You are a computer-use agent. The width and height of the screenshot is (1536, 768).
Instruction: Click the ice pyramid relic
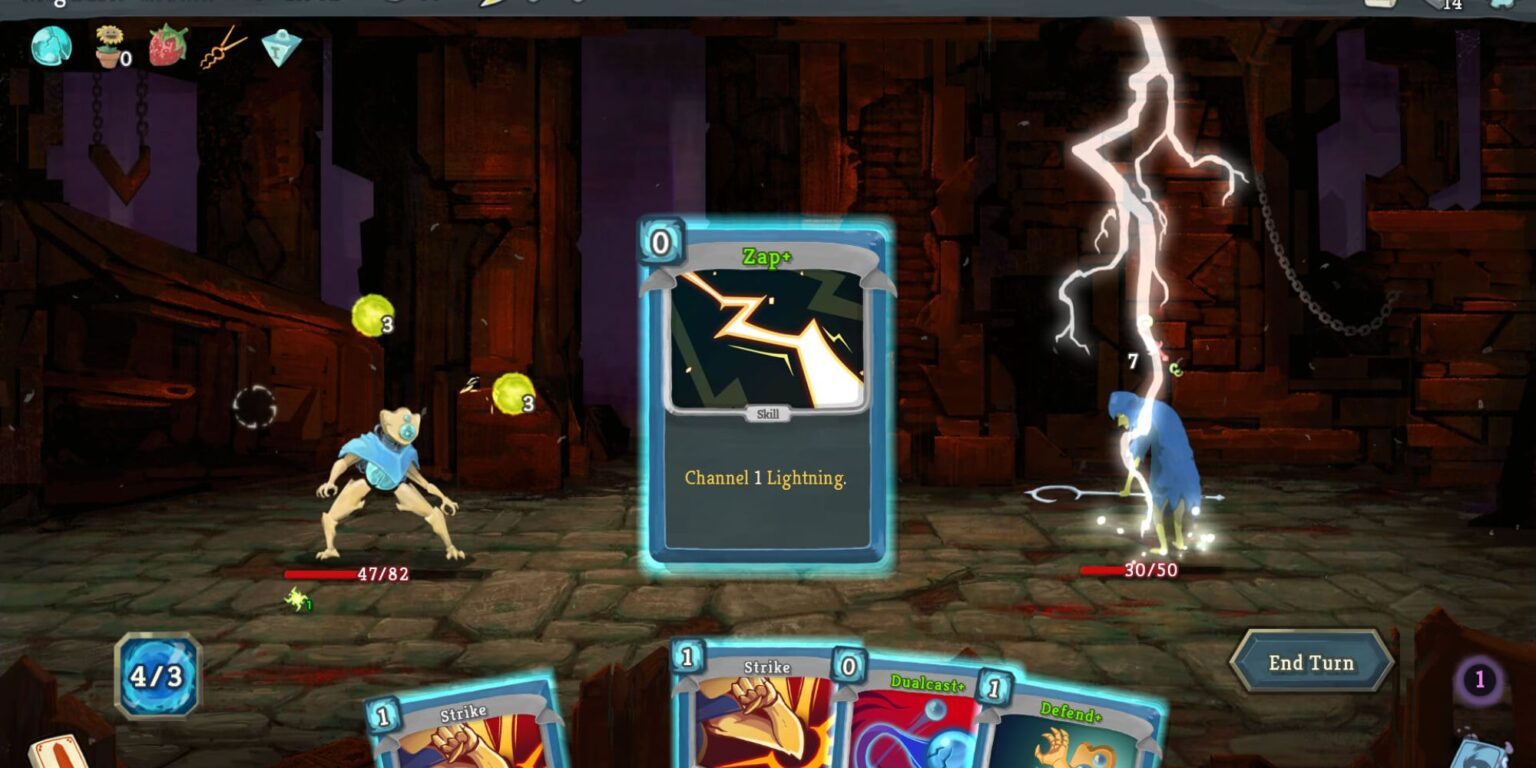point(280,48)
